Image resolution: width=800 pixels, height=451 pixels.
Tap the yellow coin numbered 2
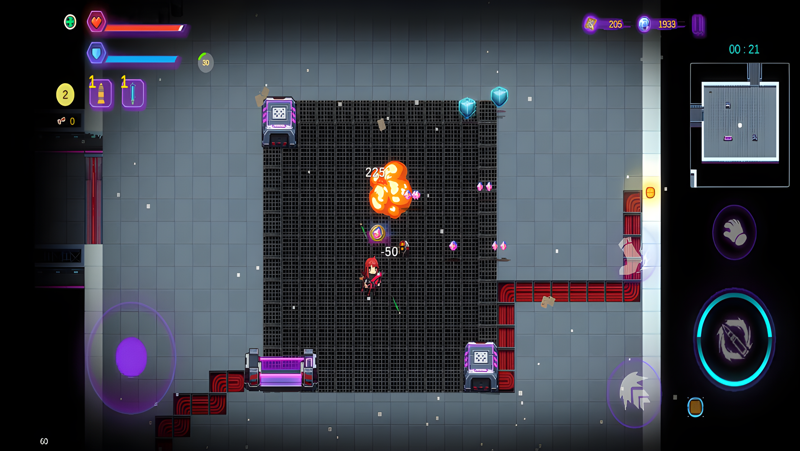pos(65,95)
